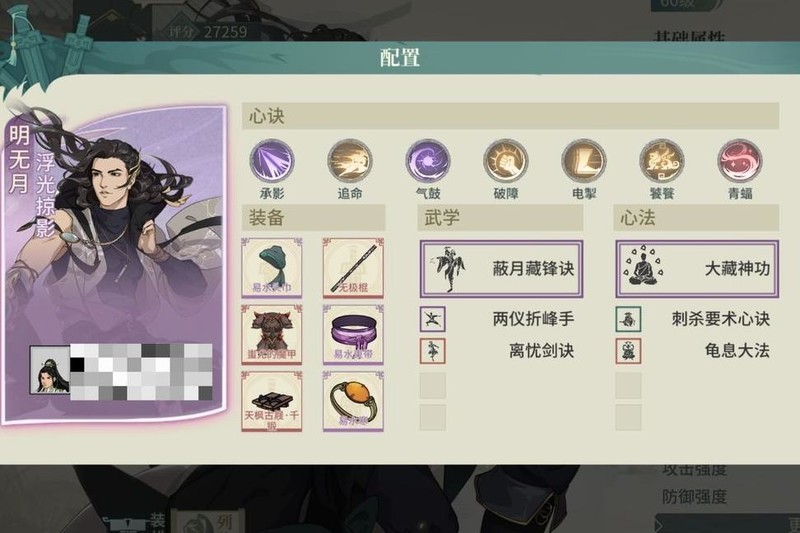This screenshot has width=800, height=533.
Task: View the 天枫古屐 shoes equipment slot
Action: tap(272, 400)
